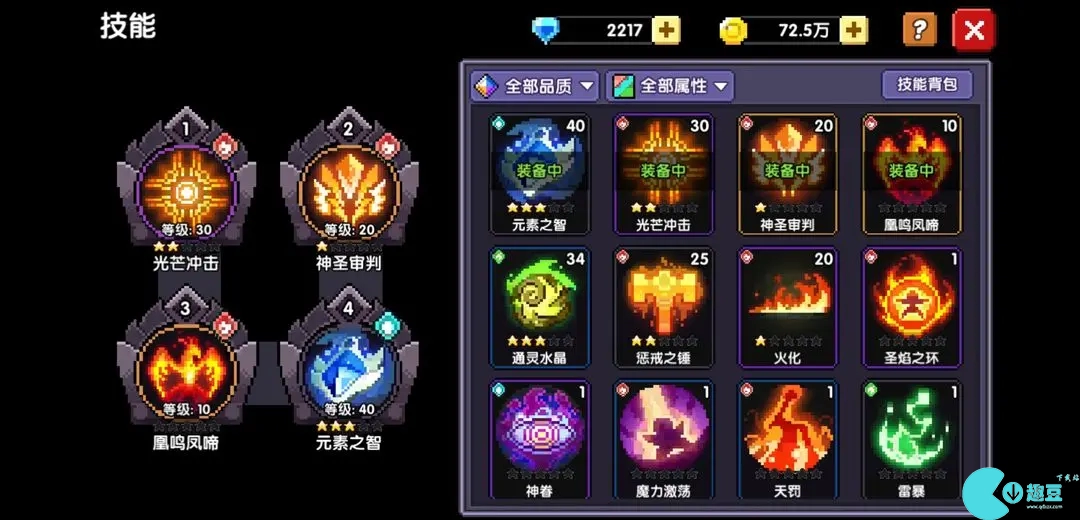The height and width of the screenshot is (520, 1080).
Task: Open the 全部属性 attribute filter dropdown
Action: (x=669, y=86)
